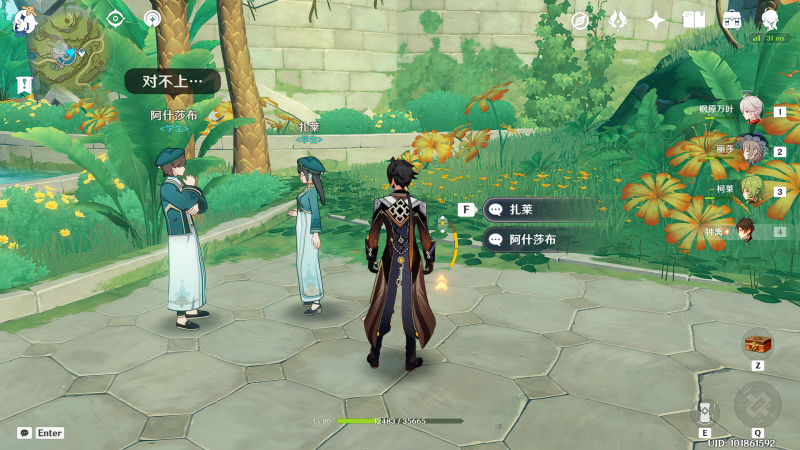
Task: Open the quest log exclamation icon
Action: tap(24, 85)
